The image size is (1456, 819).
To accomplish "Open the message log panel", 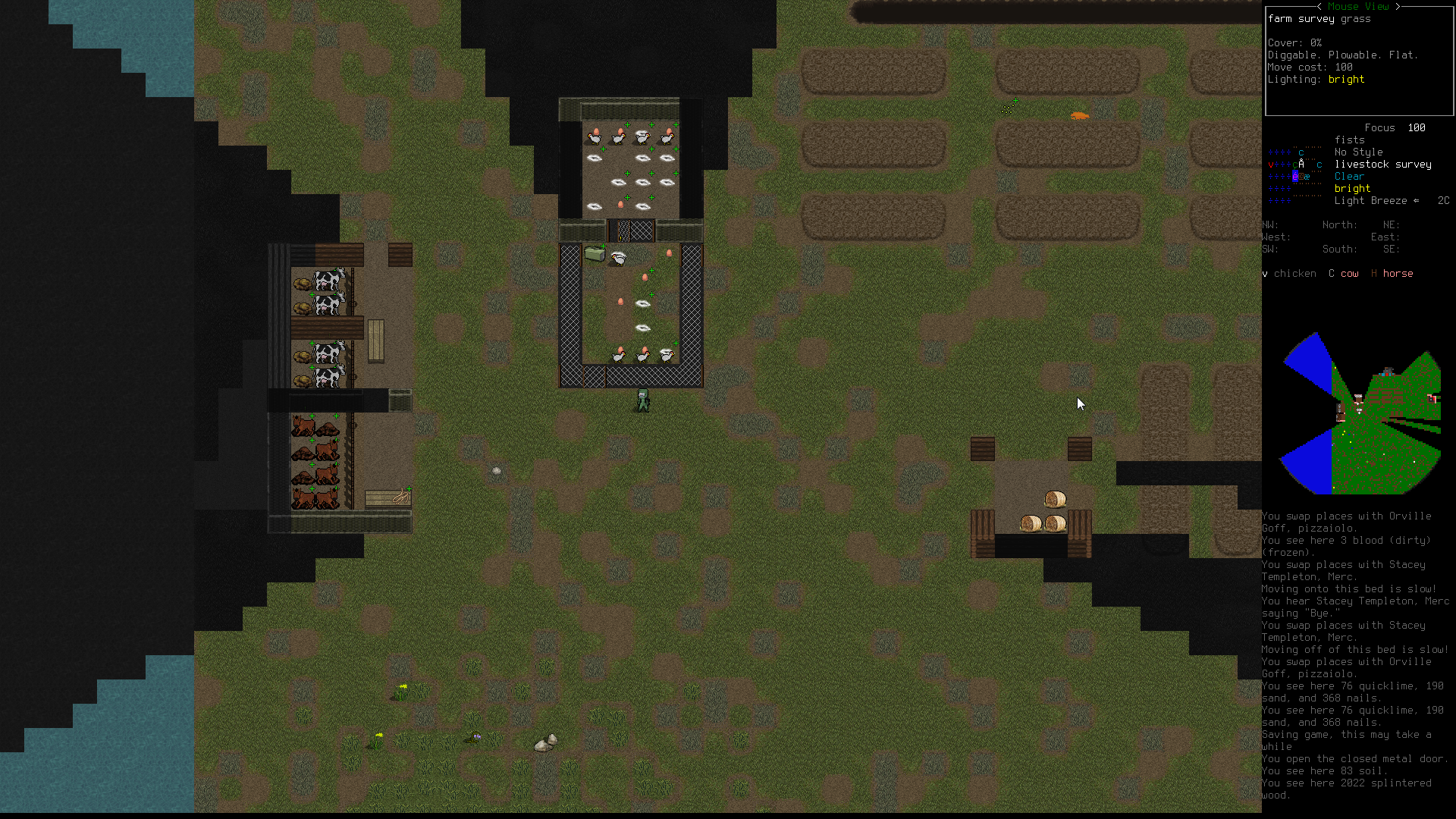I will coord(1356,655).
